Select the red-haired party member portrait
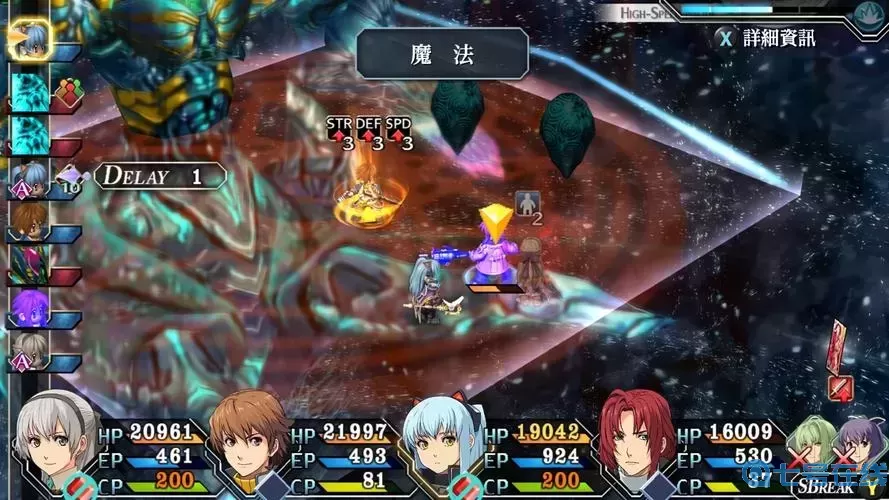 tap(635, 442)
